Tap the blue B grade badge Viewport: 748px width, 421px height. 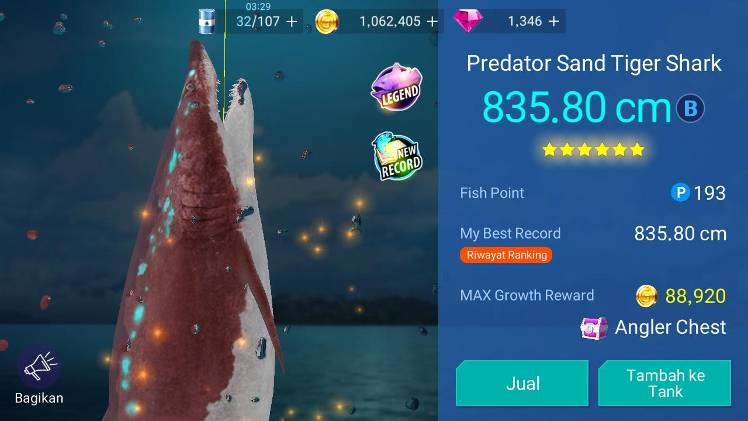[690, 108]
